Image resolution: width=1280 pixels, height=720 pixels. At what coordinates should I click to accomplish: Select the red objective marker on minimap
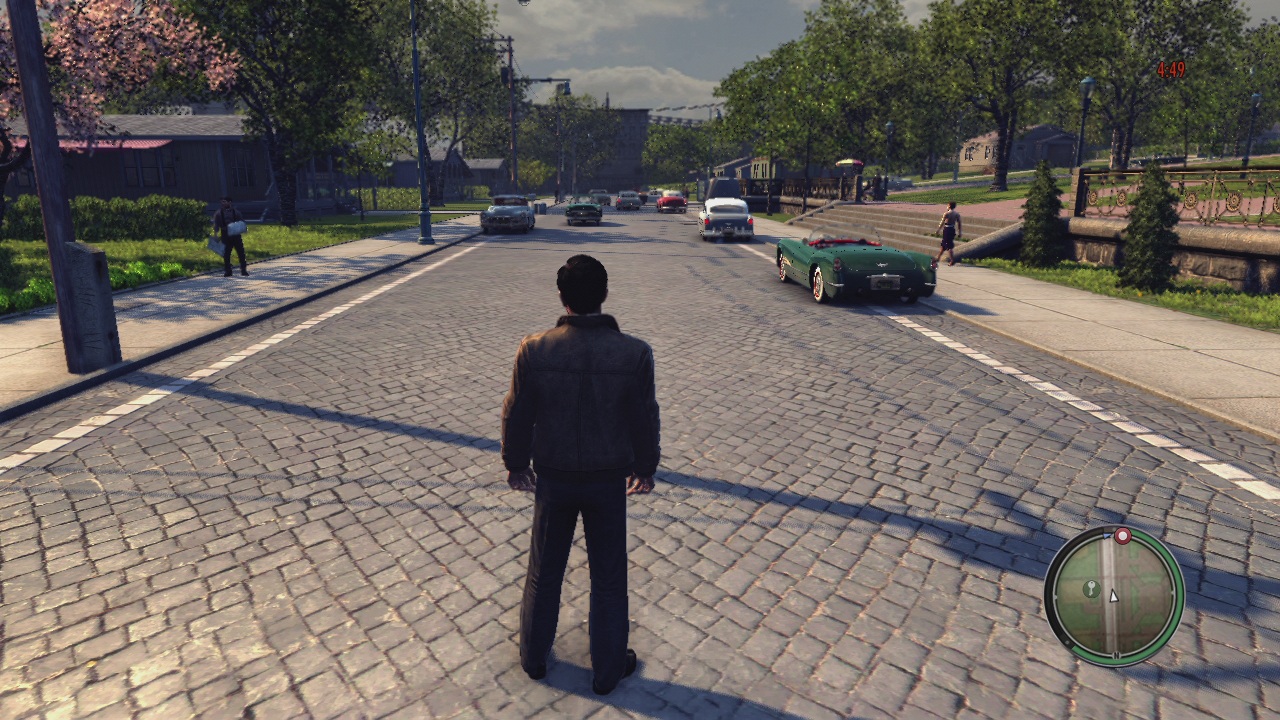click(x=1123, y=536)
